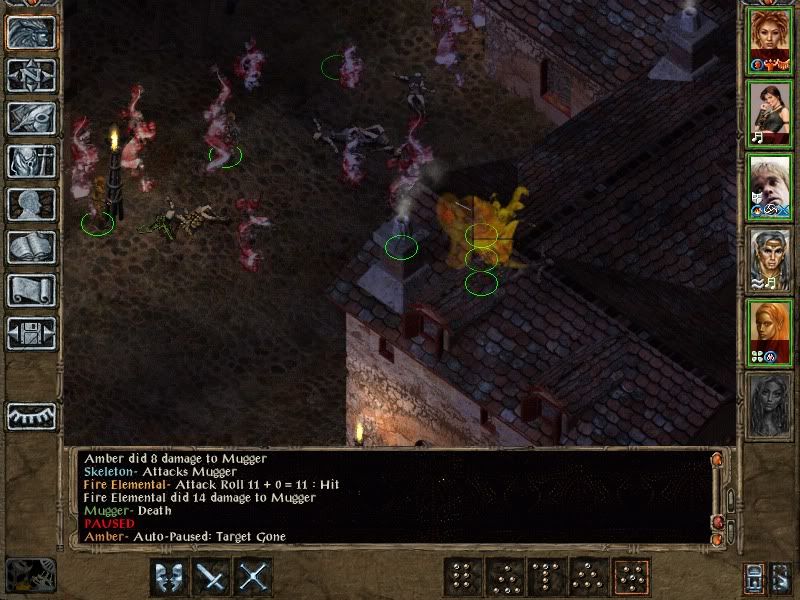Open the inventory screen
The height and width of the screenshot is (600, 800).
pyautogui.click(x=31, y=161)
